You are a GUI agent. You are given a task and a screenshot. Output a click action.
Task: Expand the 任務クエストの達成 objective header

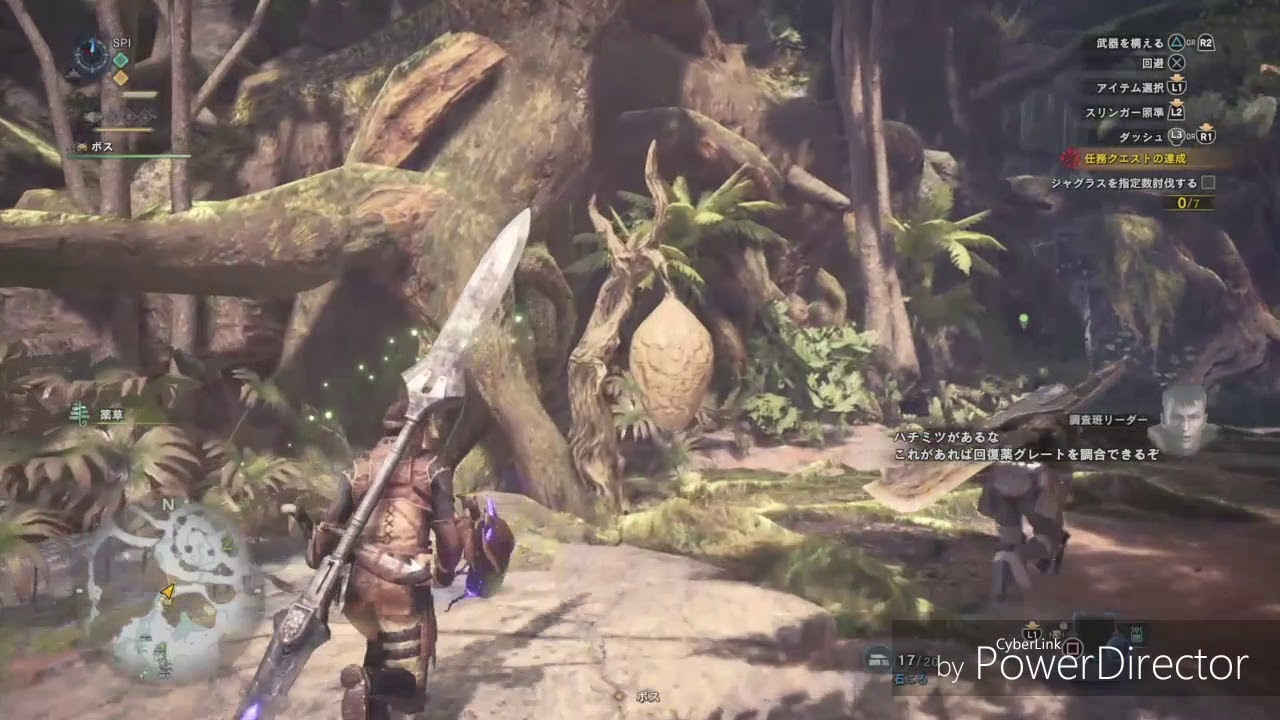tap(1133, 158)
